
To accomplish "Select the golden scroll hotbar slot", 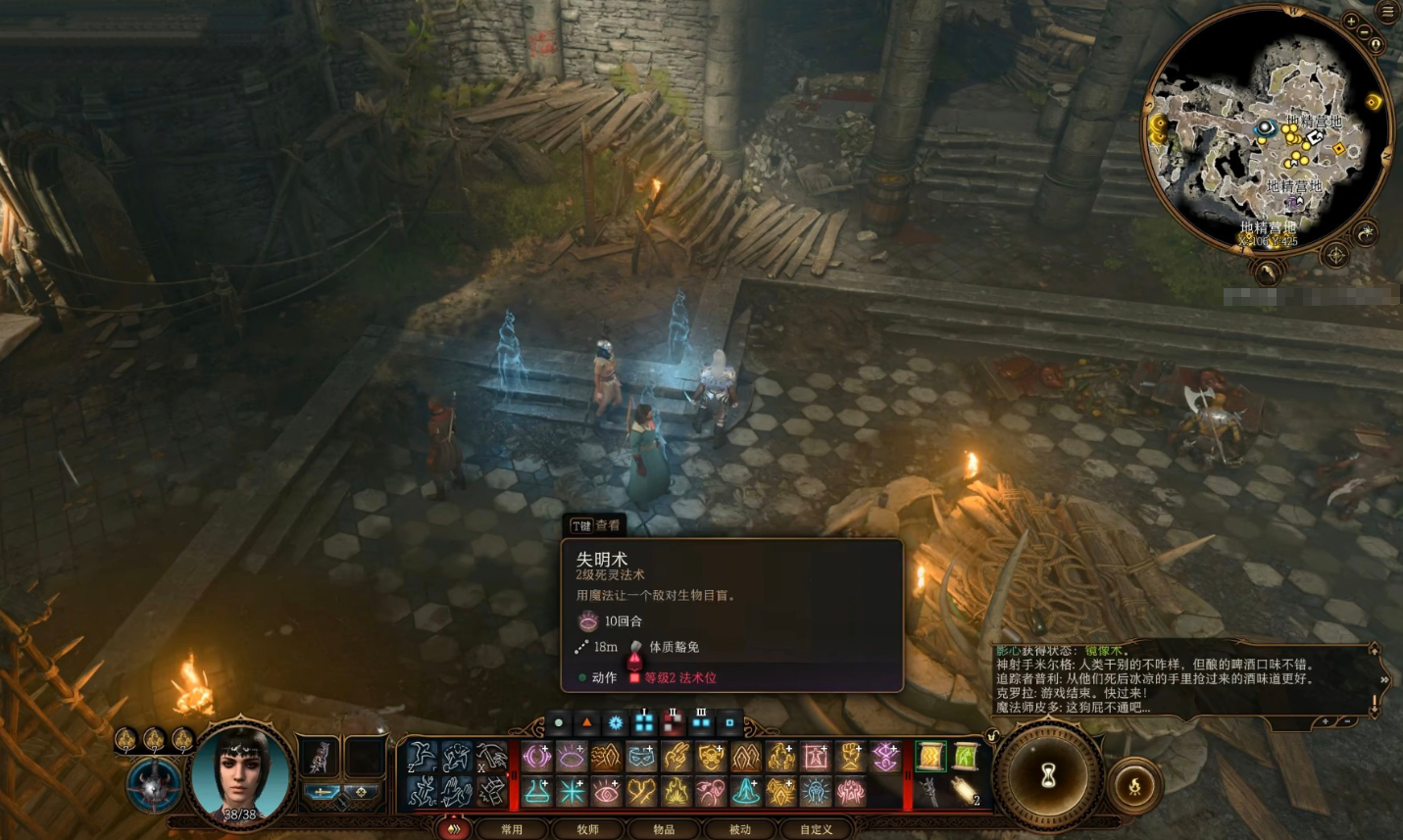I will (929, 756).
